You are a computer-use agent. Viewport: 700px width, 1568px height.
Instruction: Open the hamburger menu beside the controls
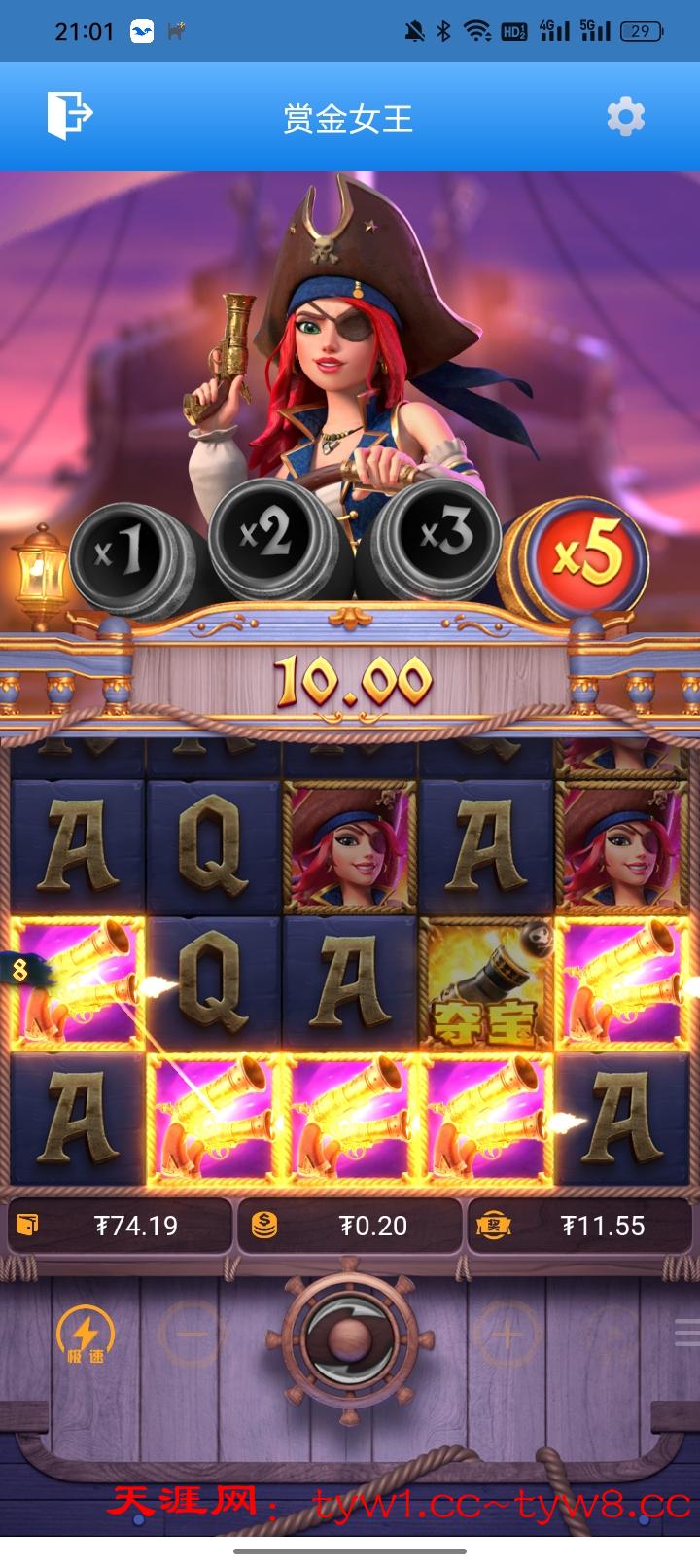(x=686, y=1334)
